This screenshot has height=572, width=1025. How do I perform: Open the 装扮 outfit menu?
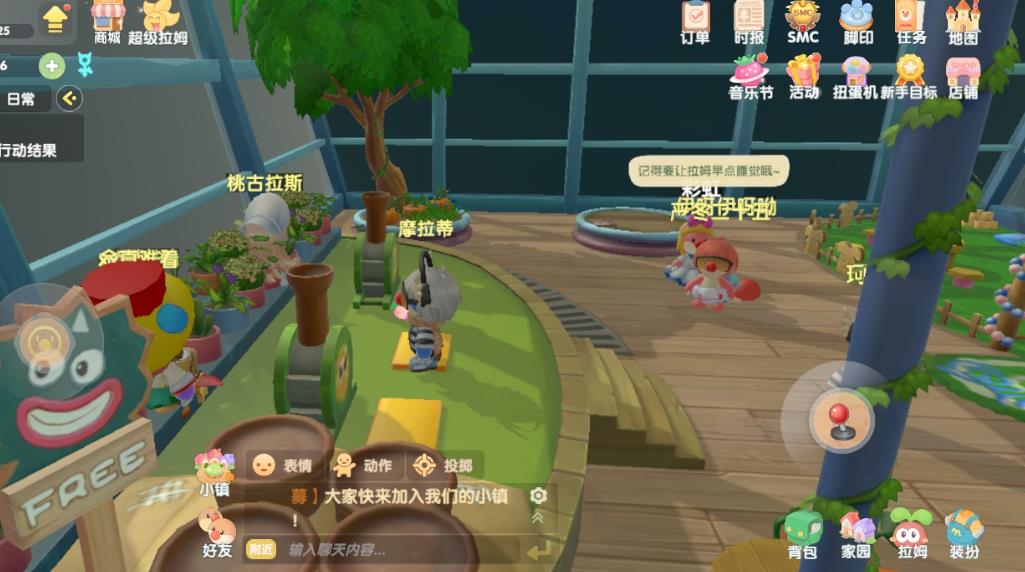(964, 534)
